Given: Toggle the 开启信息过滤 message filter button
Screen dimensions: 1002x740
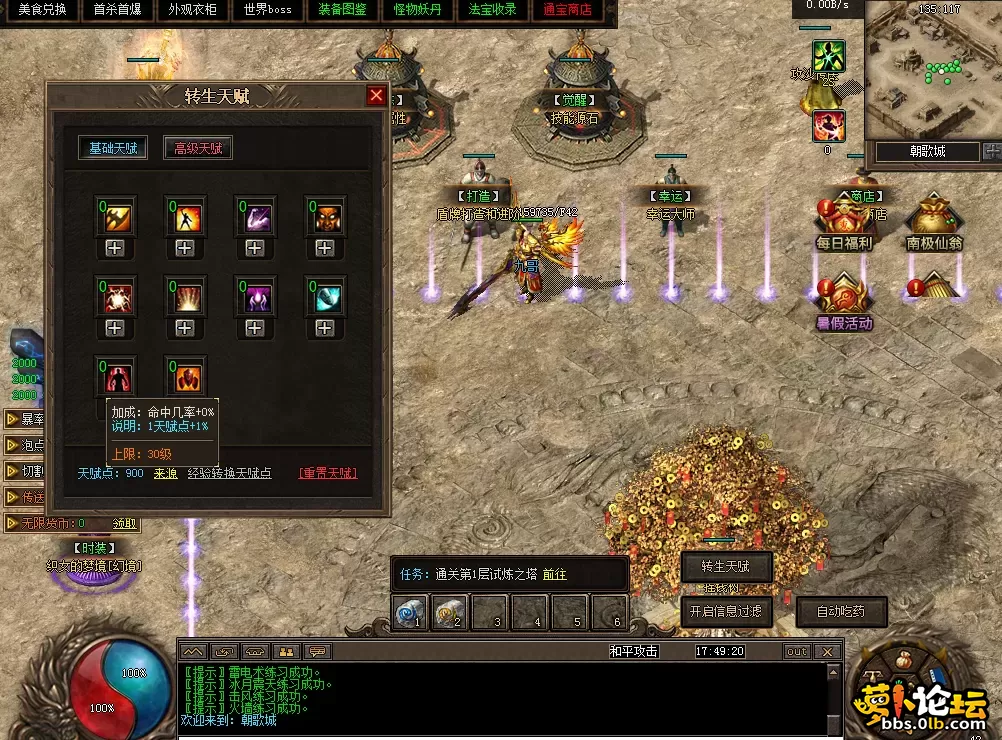Looking at the screenshot, I should [726, 610].
